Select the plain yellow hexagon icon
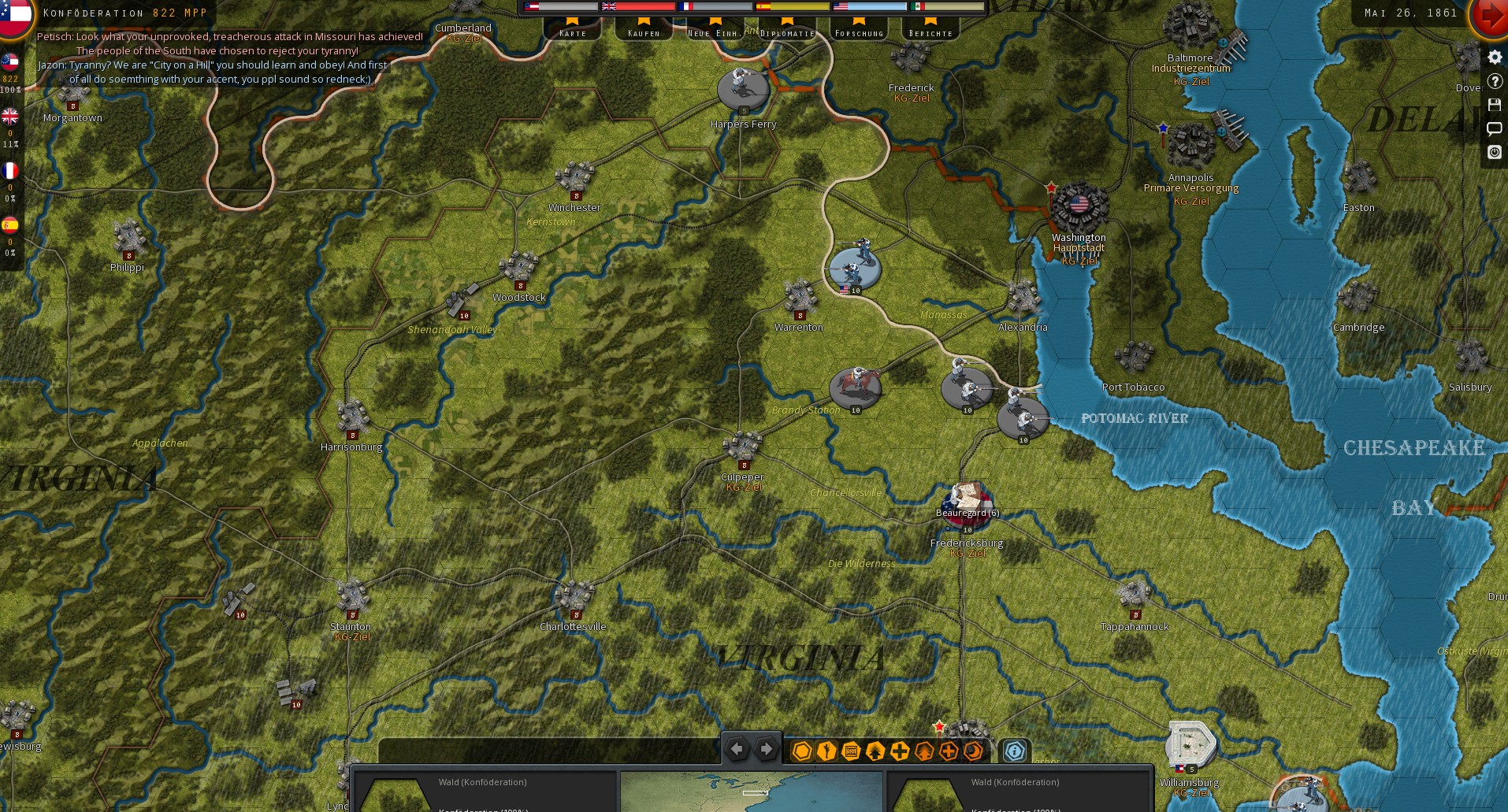This screenshot has width=1508, height=812. point(802,751)
